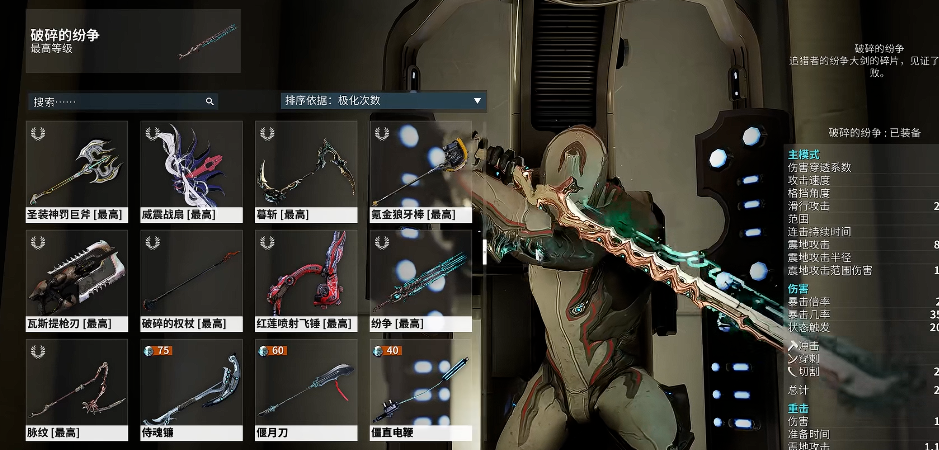This screenshot has height=450, width=939.
Task: Click the equipped 破碎的纷争 header panel
Action: click(x=133, y=41)
